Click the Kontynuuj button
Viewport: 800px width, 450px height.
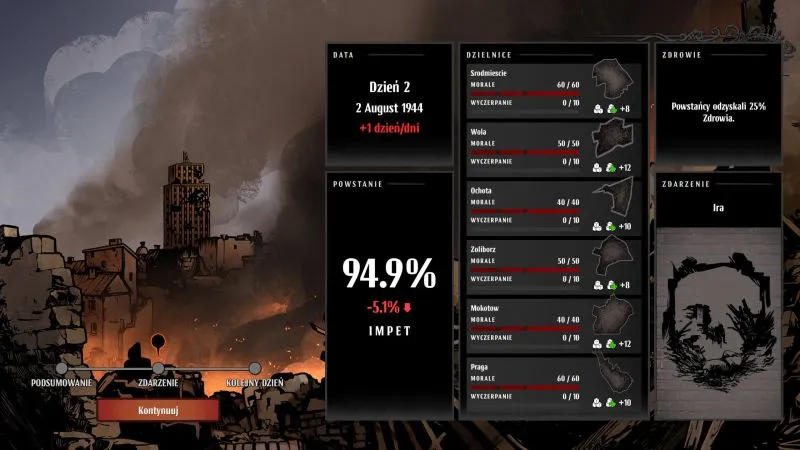point(158,410)
